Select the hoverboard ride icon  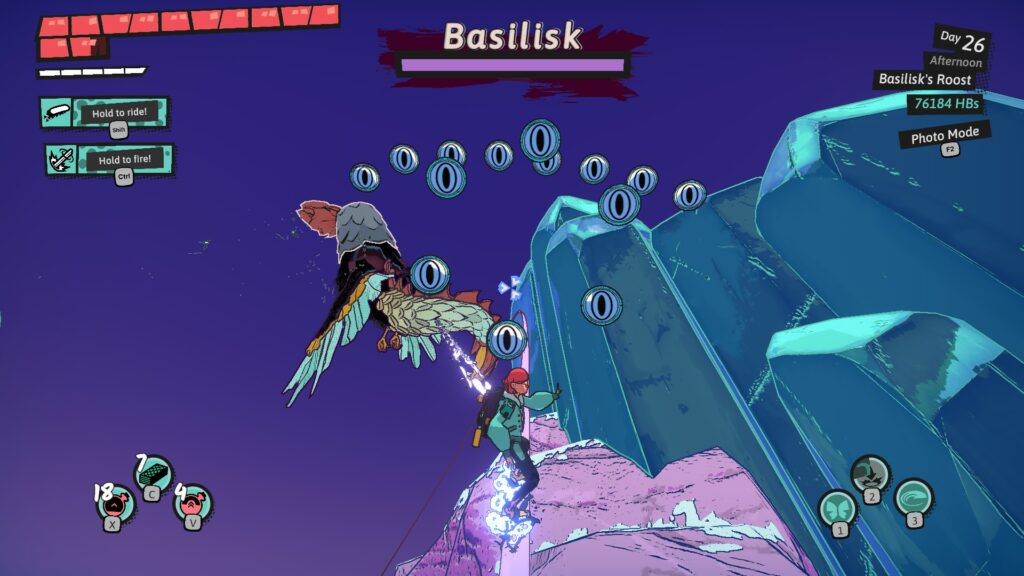point(57,113)
